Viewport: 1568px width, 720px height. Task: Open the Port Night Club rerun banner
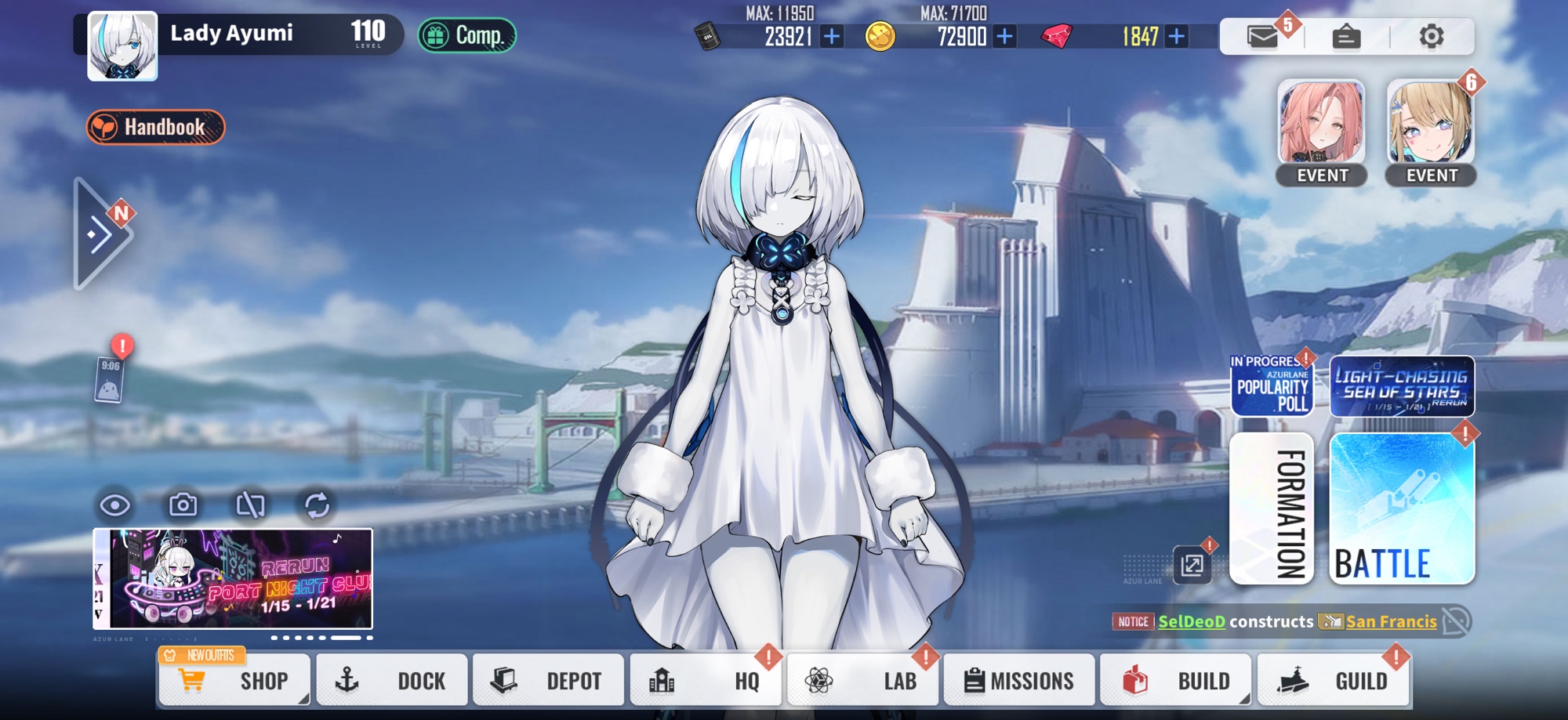tap(233, 578)
